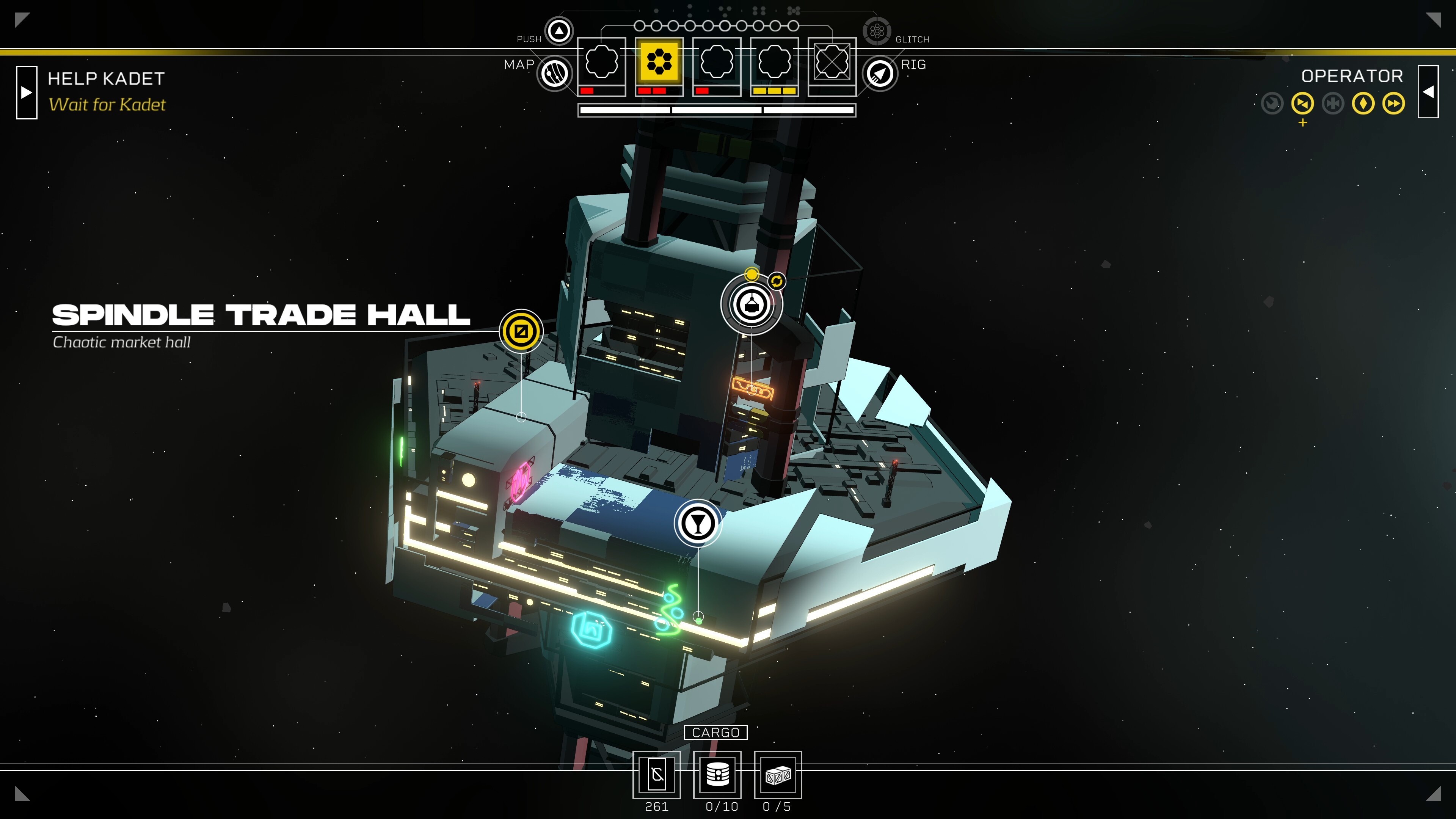Select the supply crates cargo slot
This screenshot has height=819, width=1456.
click(778, 774)
